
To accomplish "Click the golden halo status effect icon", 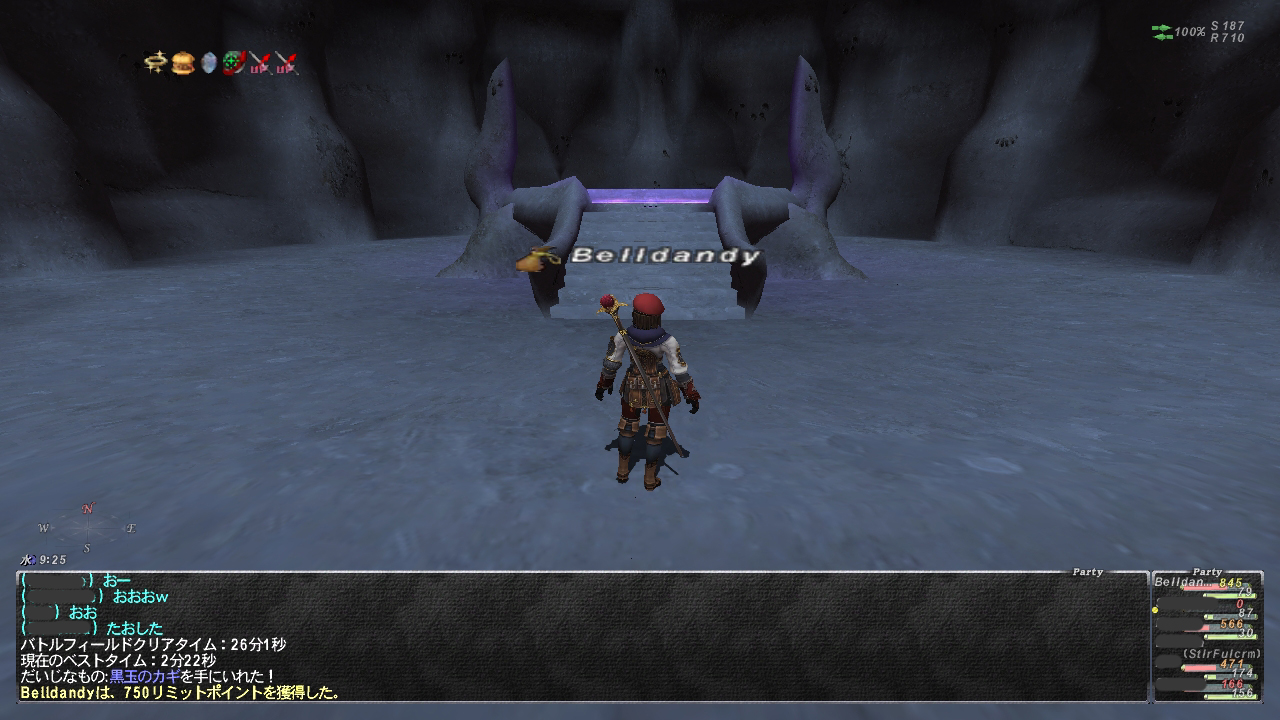I will pyautogui.click(x=155, y=64).
